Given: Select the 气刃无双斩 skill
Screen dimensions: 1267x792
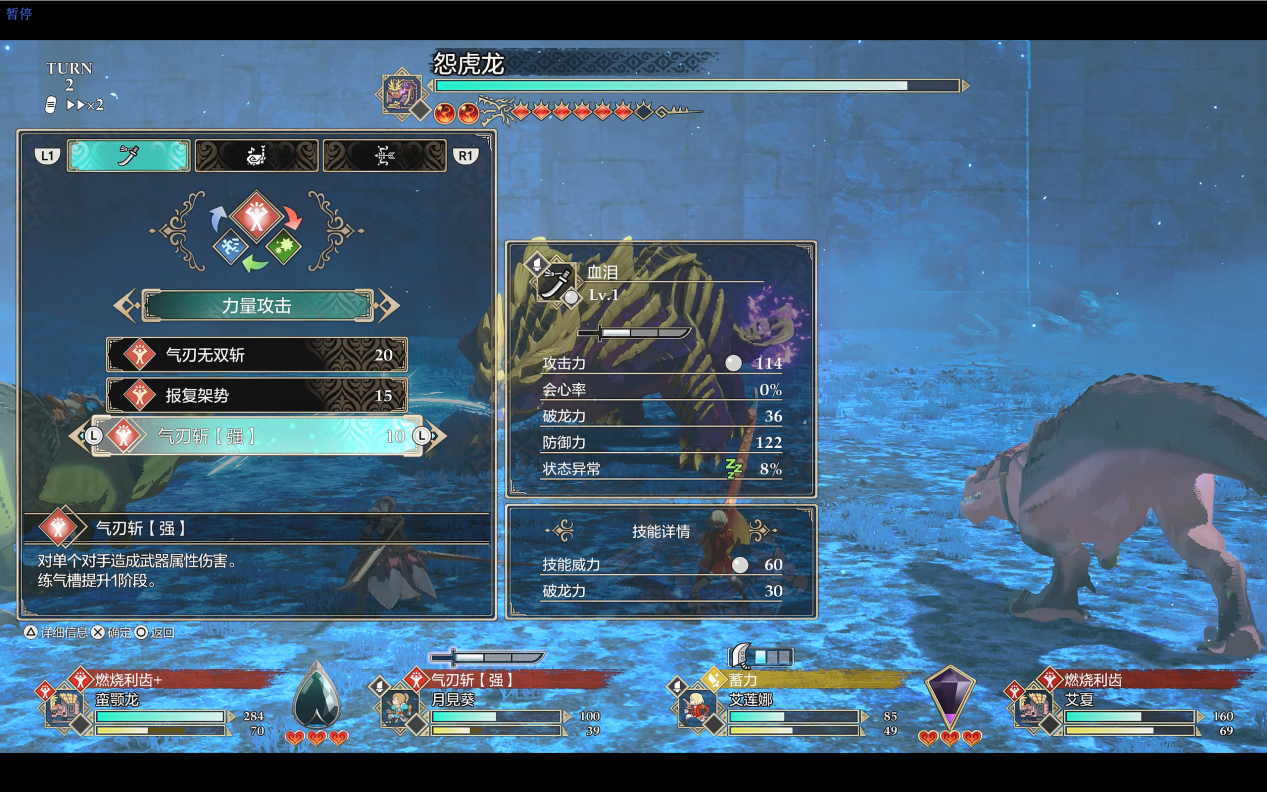Looking at the screenshot, I should [257, 355].
